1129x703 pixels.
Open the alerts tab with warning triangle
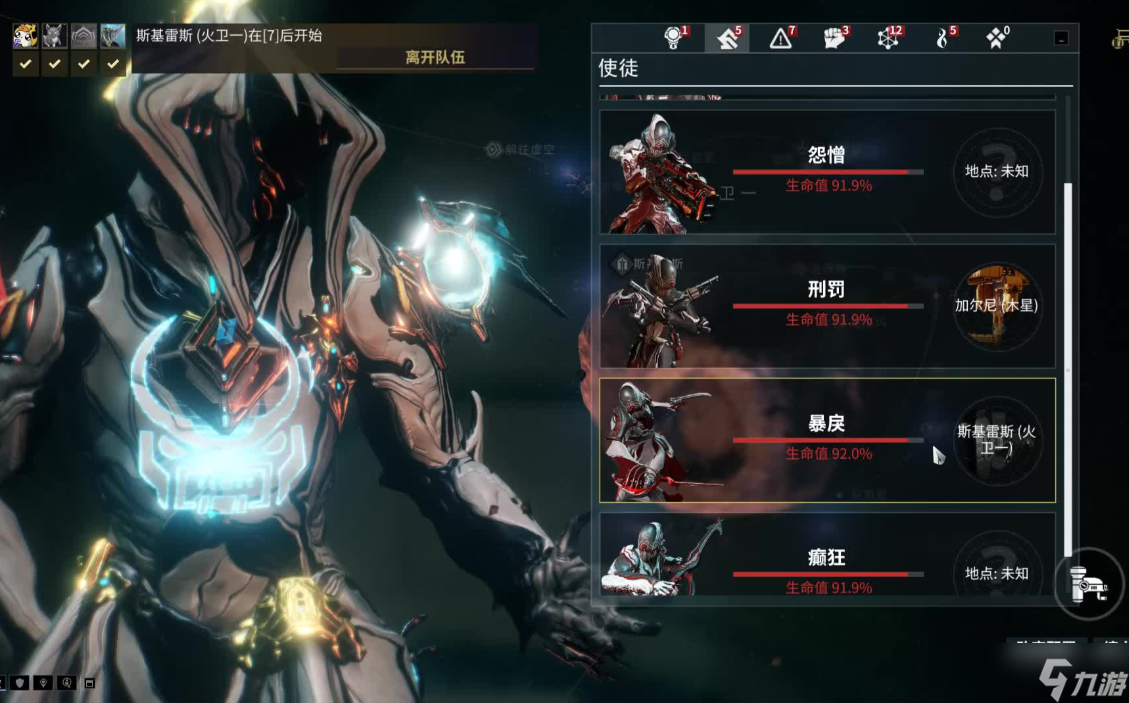click(x=781, y=39)
